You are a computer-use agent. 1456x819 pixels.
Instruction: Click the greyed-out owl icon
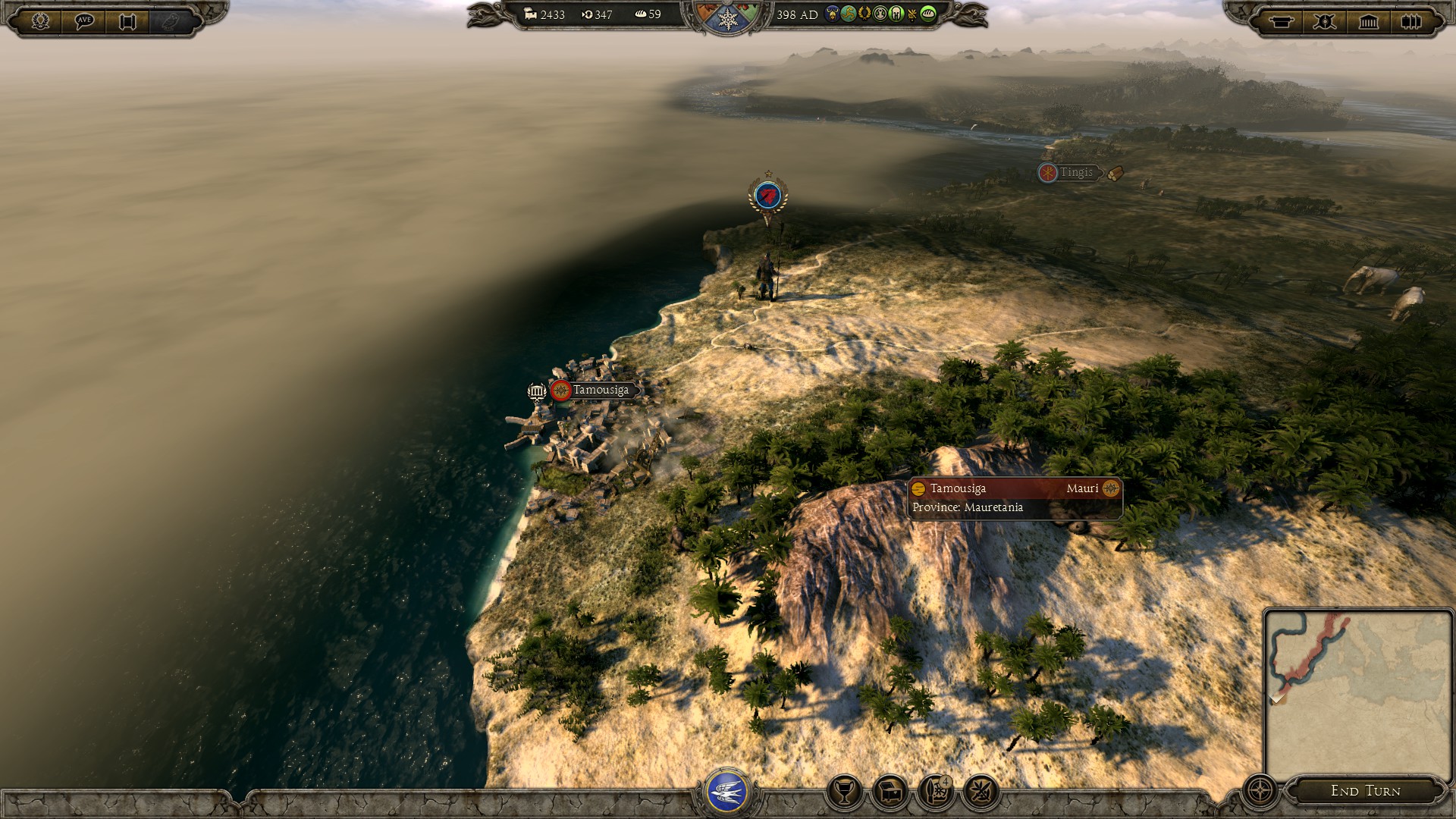pos(171,20)
